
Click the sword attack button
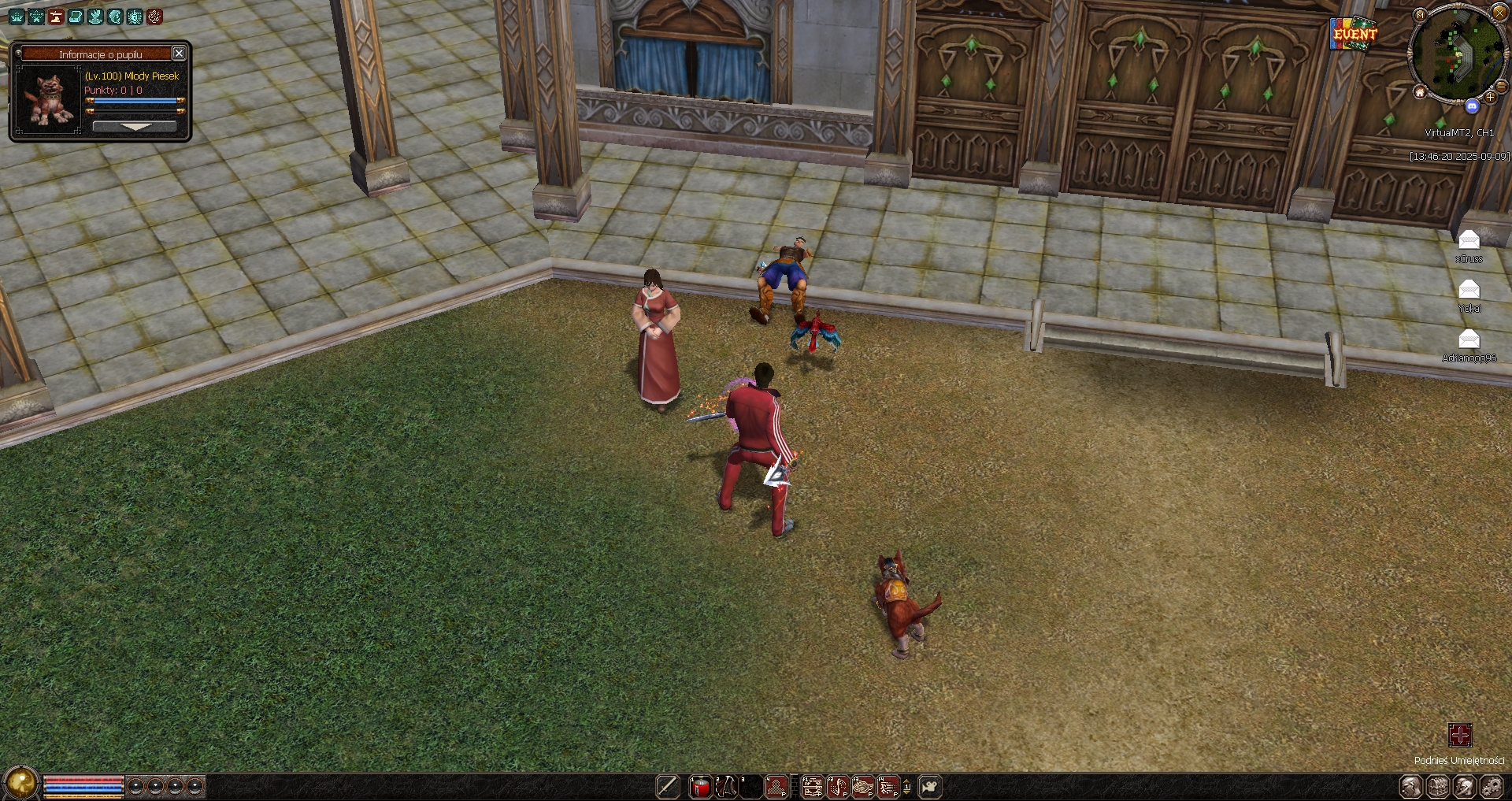[x=668, y=787]
